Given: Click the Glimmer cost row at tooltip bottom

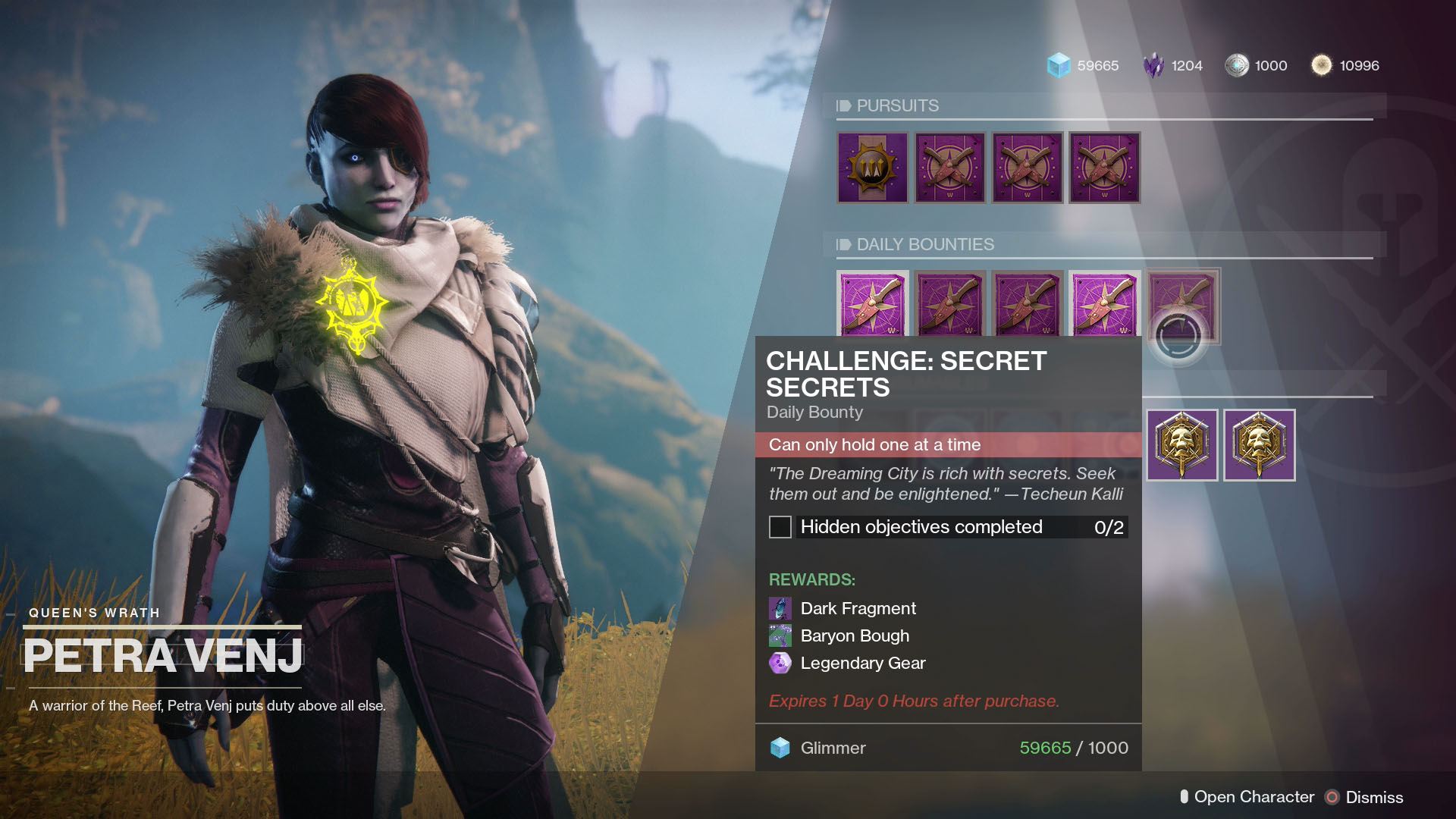Looking at the screenshot, I should coord(949,748).
